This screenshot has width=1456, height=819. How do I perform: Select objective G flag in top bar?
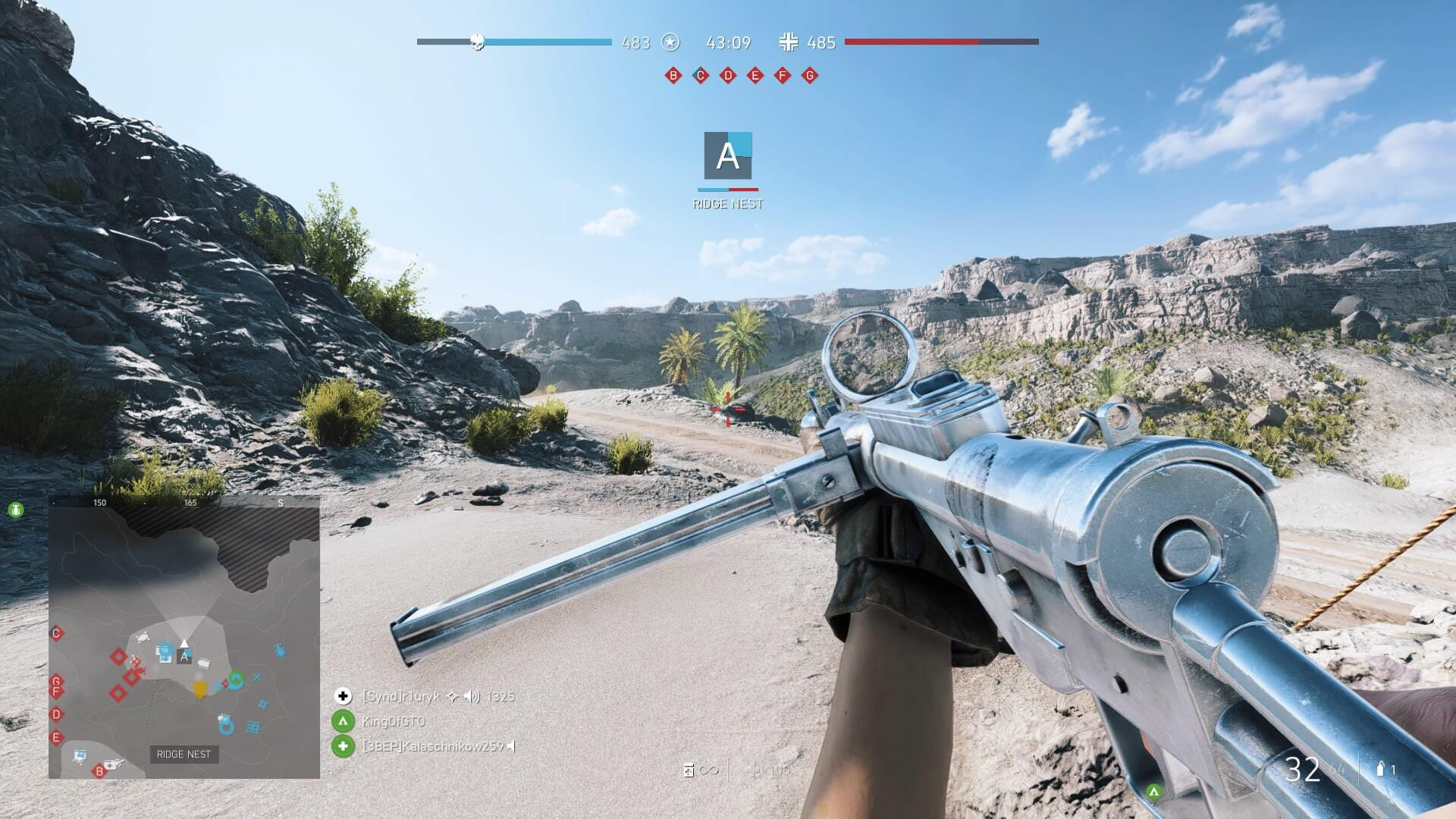click(x=810, y=76)
